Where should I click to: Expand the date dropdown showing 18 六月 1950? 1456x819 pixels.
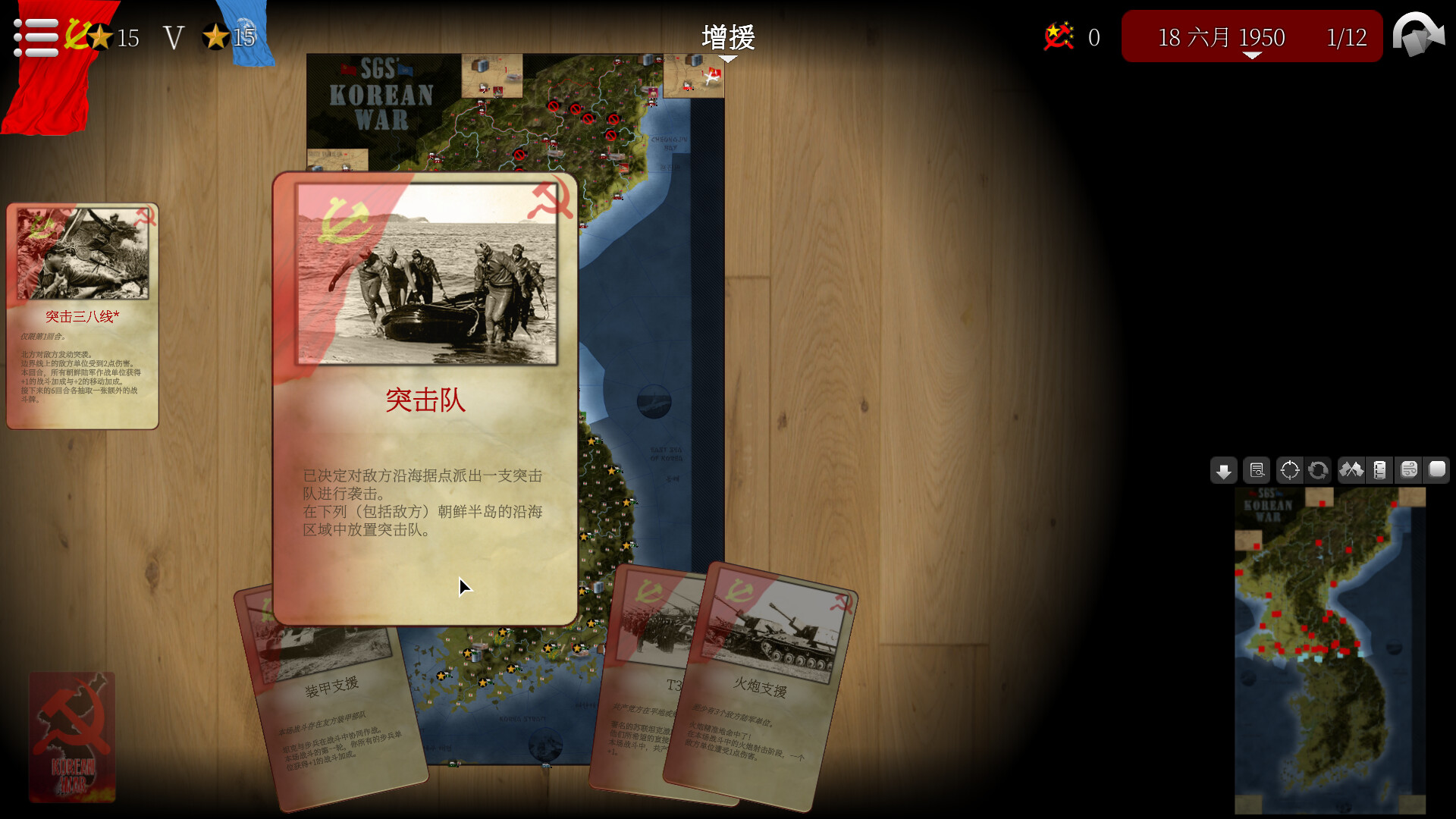(x=1221, y=36)
